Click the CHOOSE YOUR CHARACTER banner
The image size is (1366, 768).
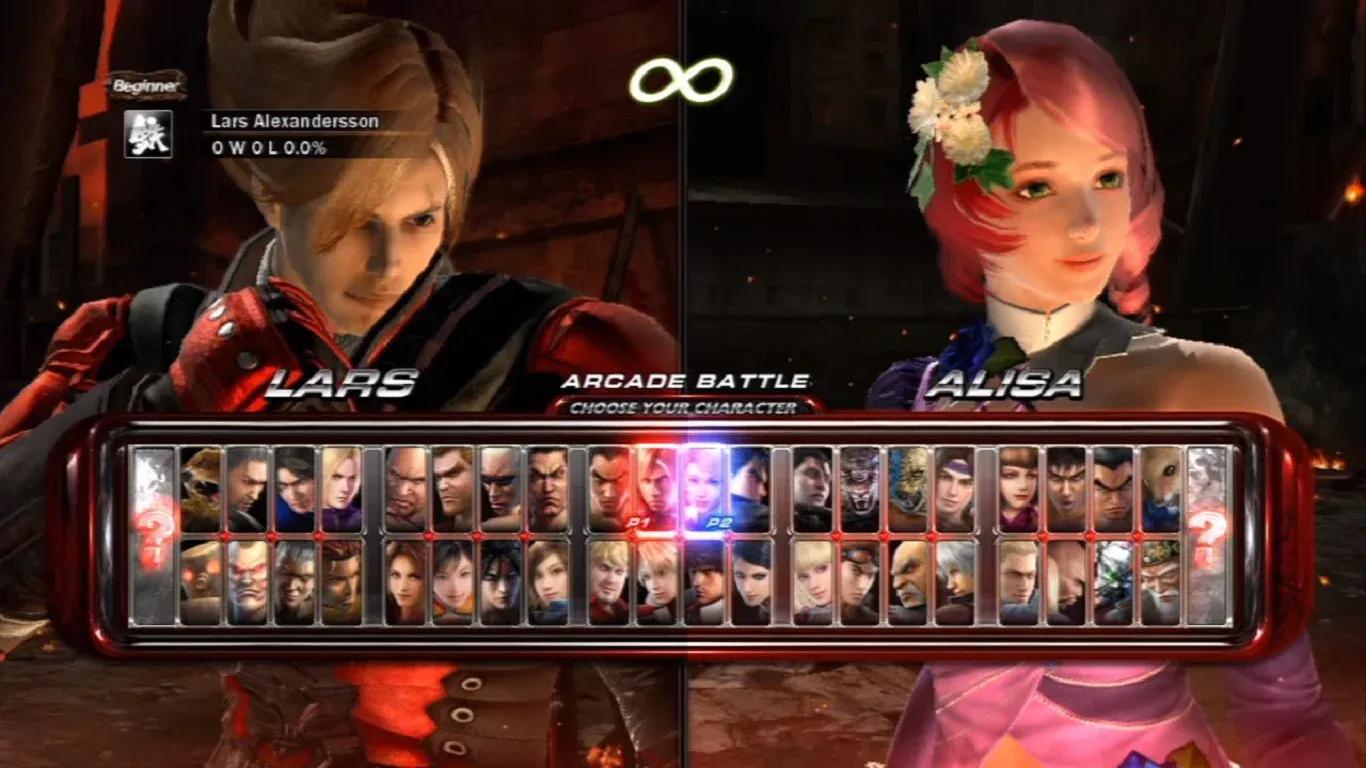(683, 408)
